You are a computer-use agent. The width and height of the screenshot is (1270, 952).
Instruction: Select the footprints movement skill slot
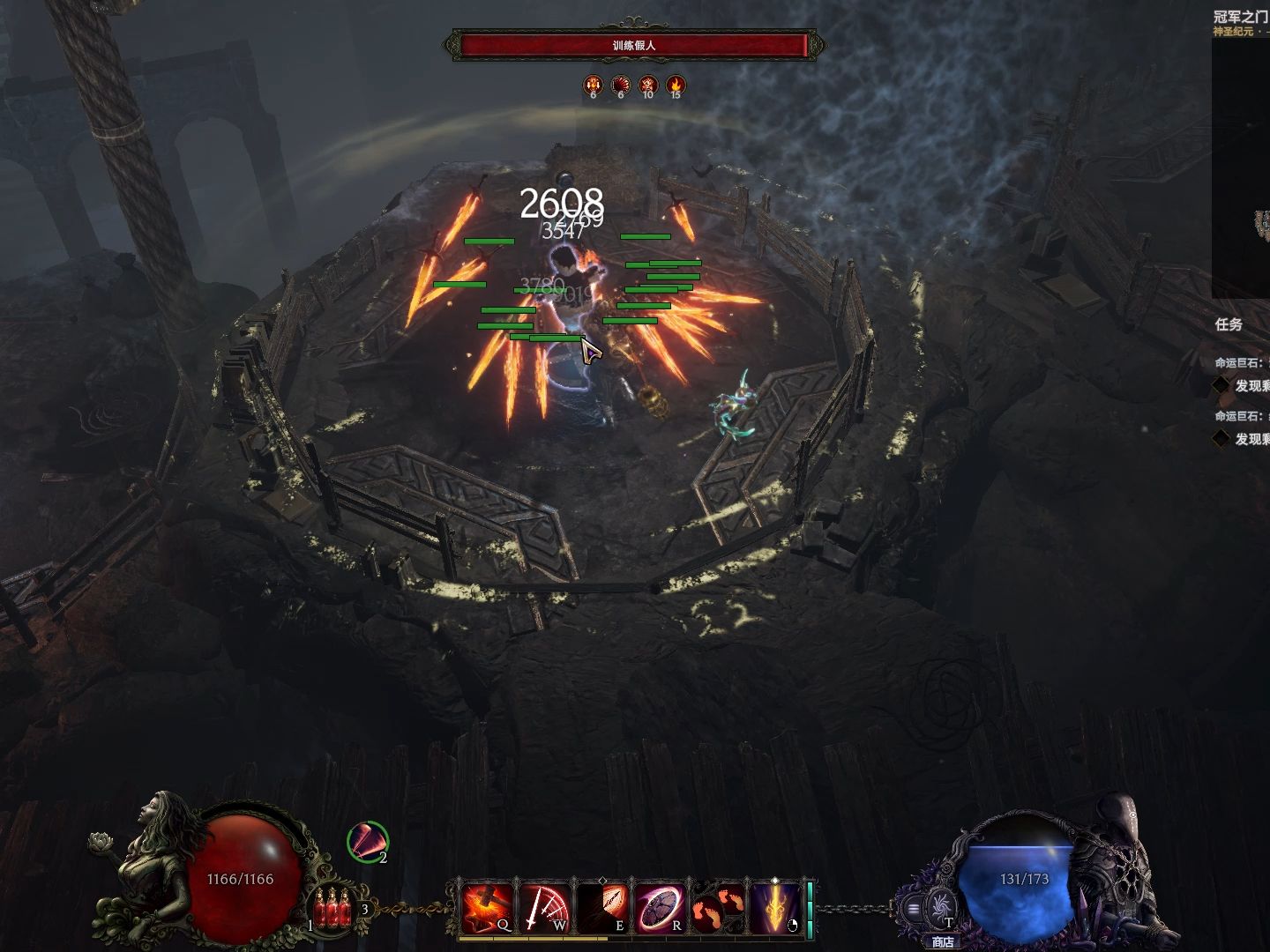[x=717, y=908]
